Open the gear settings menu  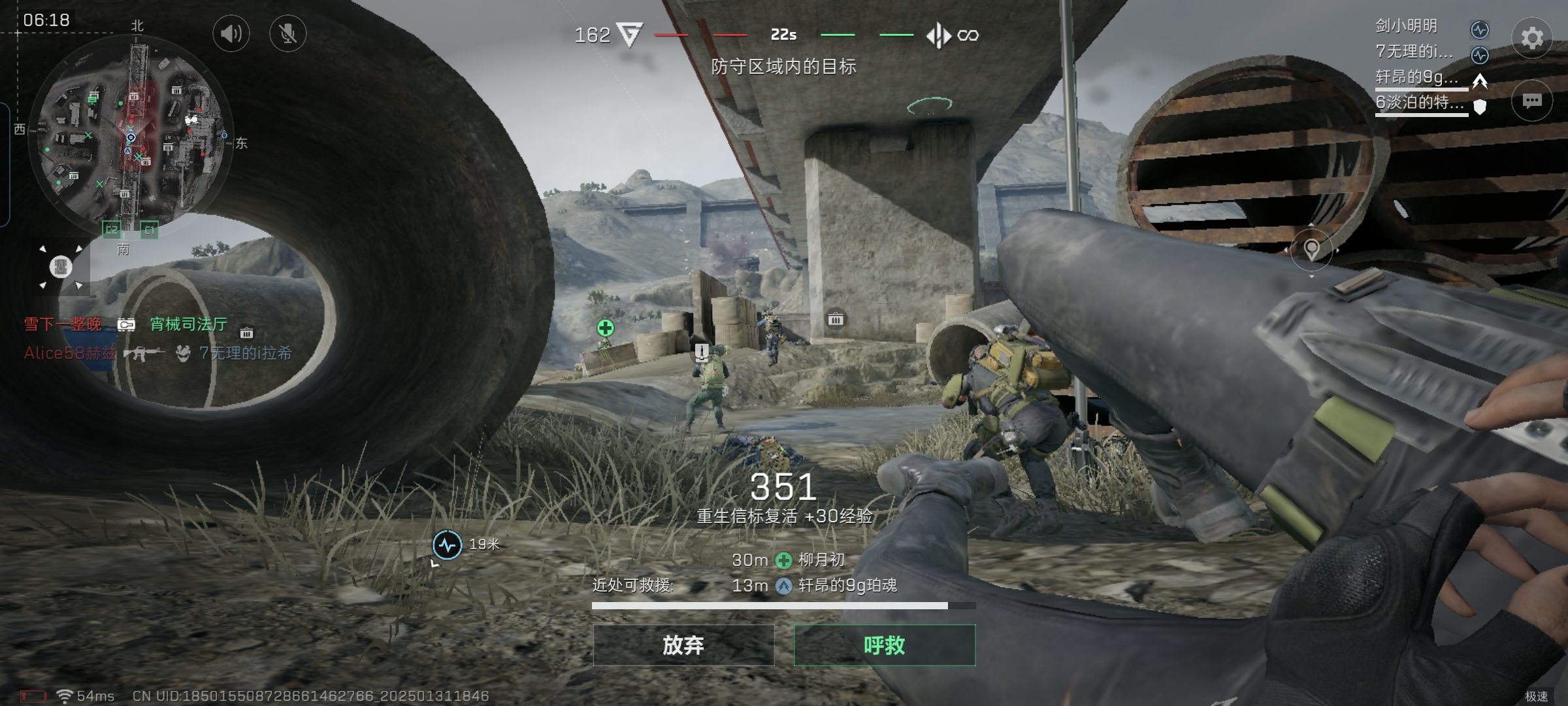[x=1531, y=38]
